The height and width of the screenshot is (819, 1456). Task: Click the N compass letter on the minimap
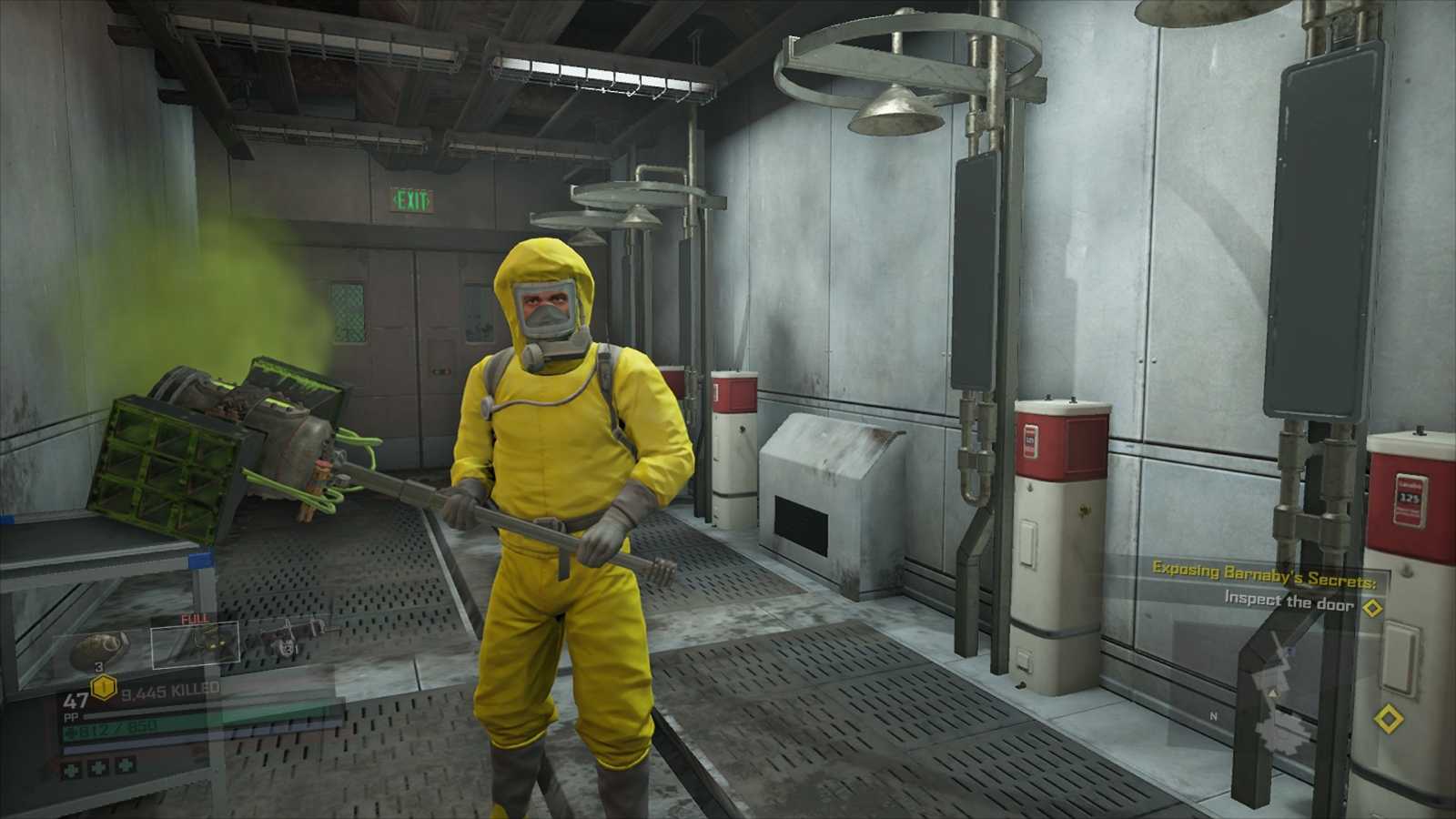(x=1213, y=715)
